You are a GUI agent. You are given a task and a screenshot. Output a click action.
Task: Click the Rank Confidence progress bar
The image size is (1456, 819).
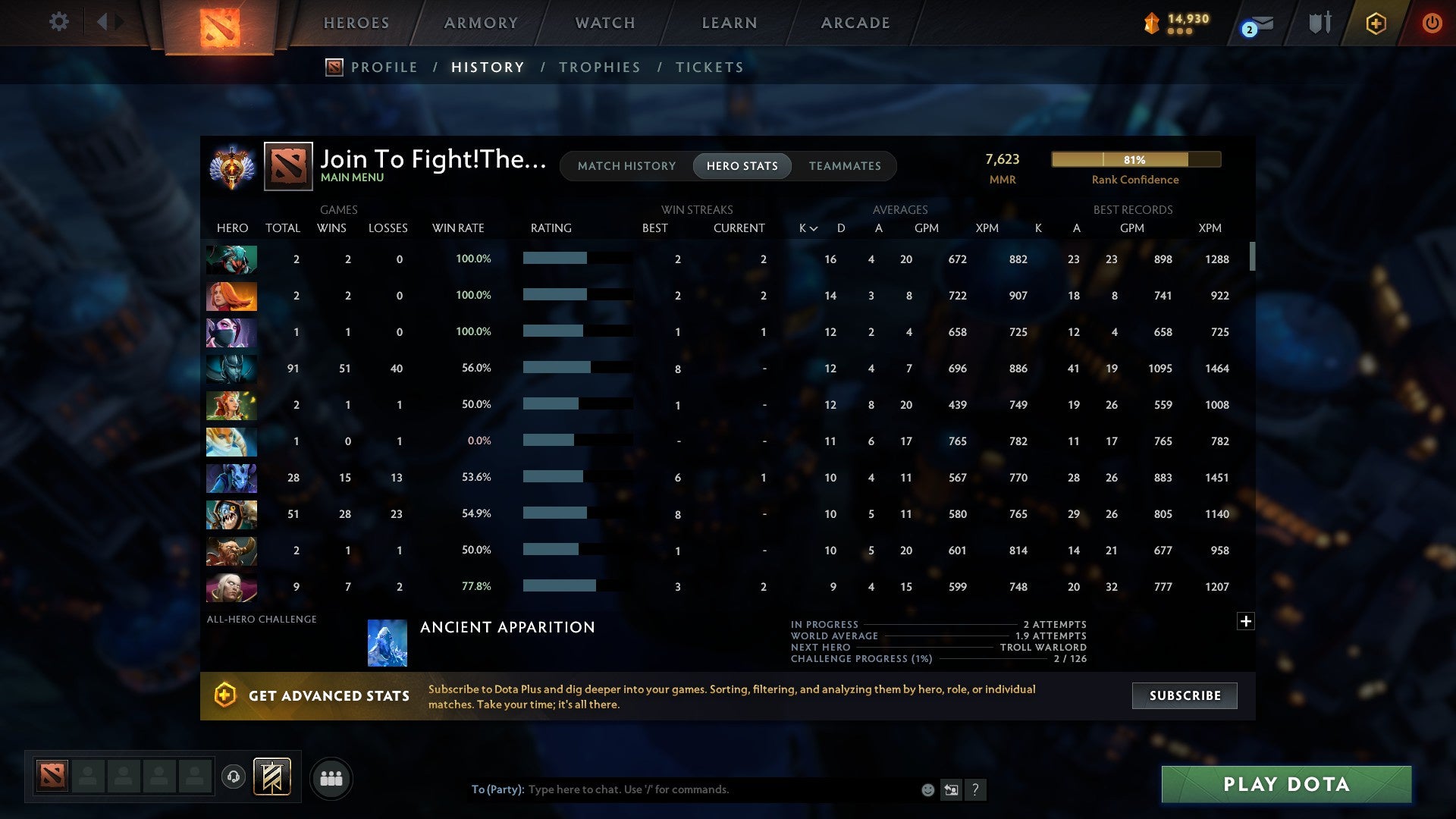pos(1135,159)
